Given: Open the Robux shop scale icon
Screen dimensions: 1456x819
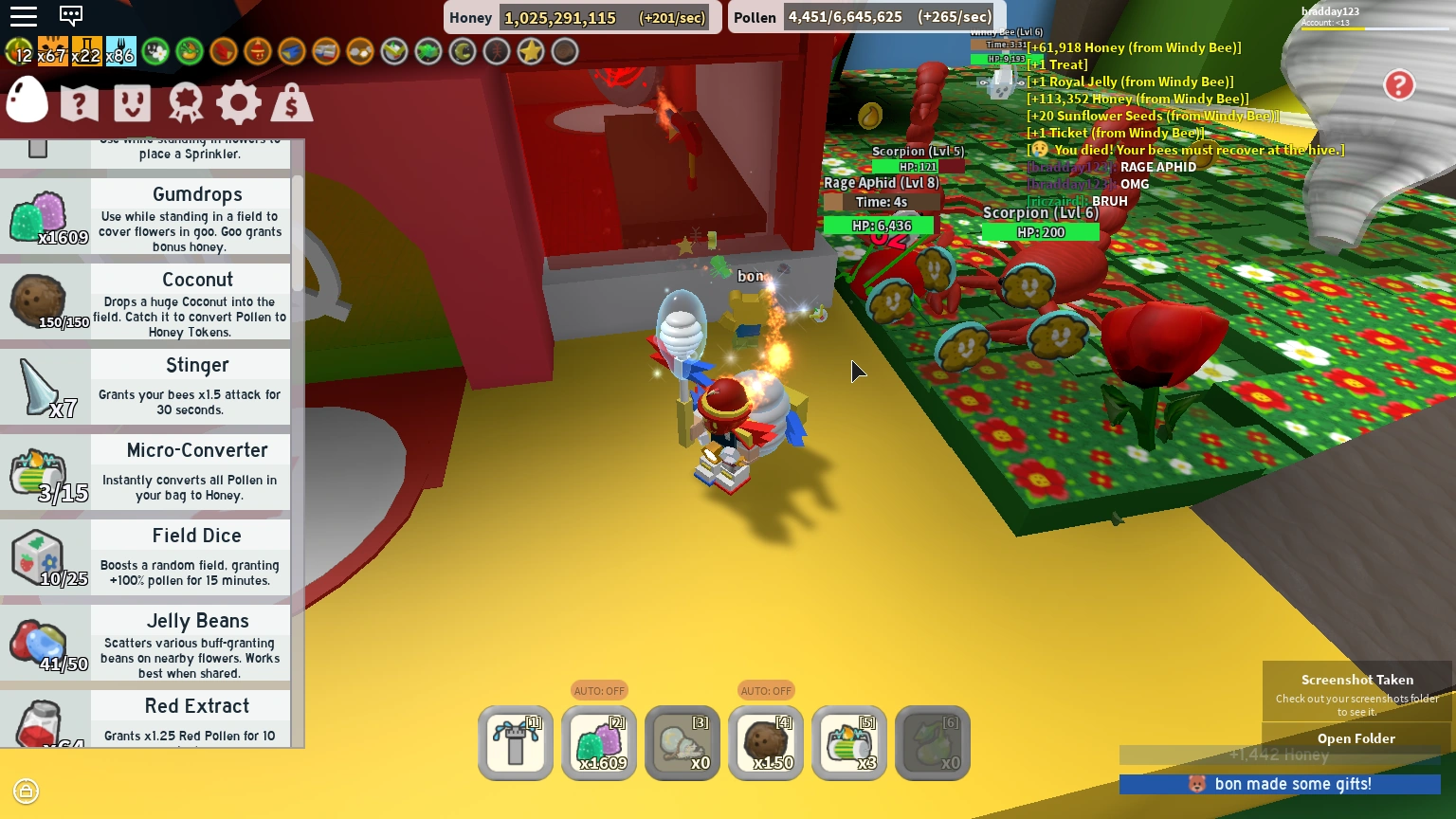Looking at the screenshot, I should [292, 102].
